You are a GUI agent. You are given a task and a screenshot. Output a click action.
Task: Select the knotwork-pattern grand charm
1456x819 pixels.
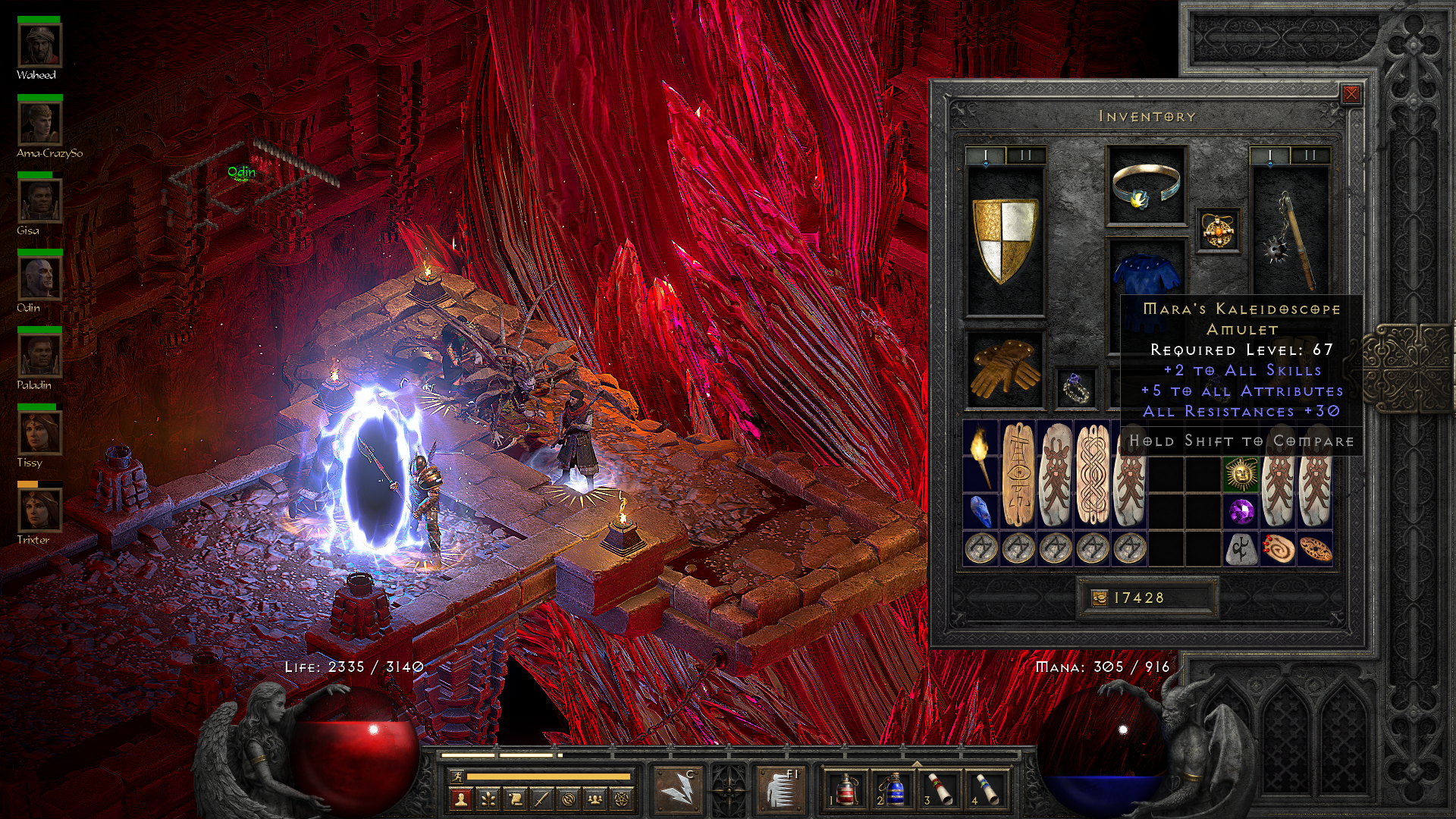pyautogui.click(x=1092, y=475)
